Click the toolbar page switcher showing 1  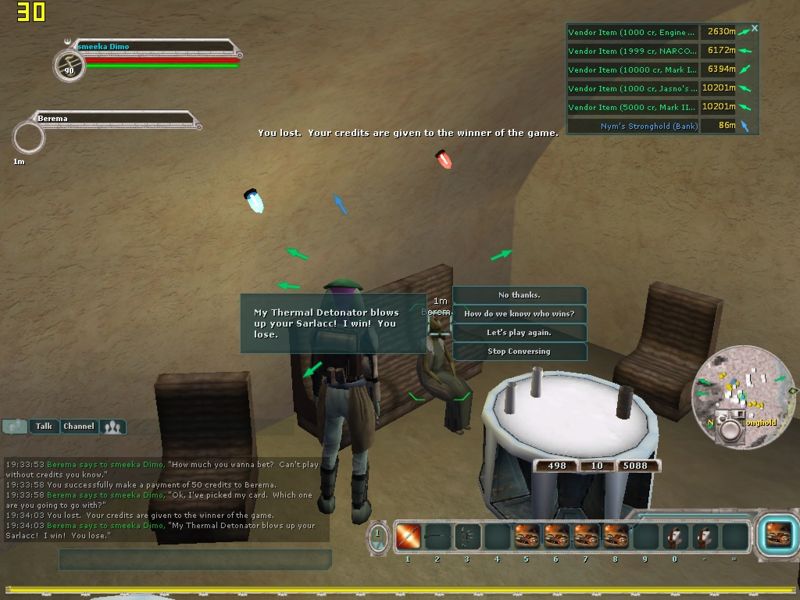[378, 535]
